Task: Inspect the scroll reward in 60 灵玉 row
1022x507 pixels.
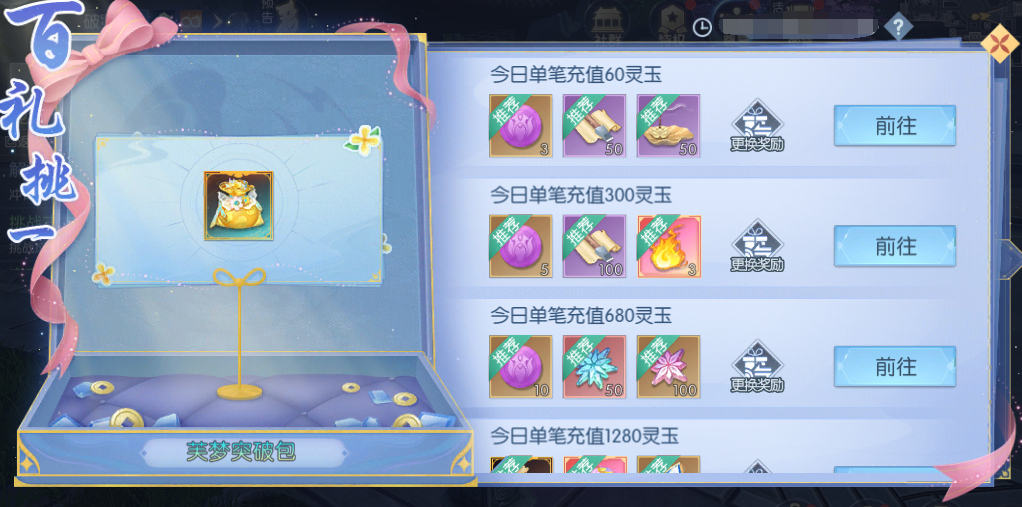Action: point(595,126)
